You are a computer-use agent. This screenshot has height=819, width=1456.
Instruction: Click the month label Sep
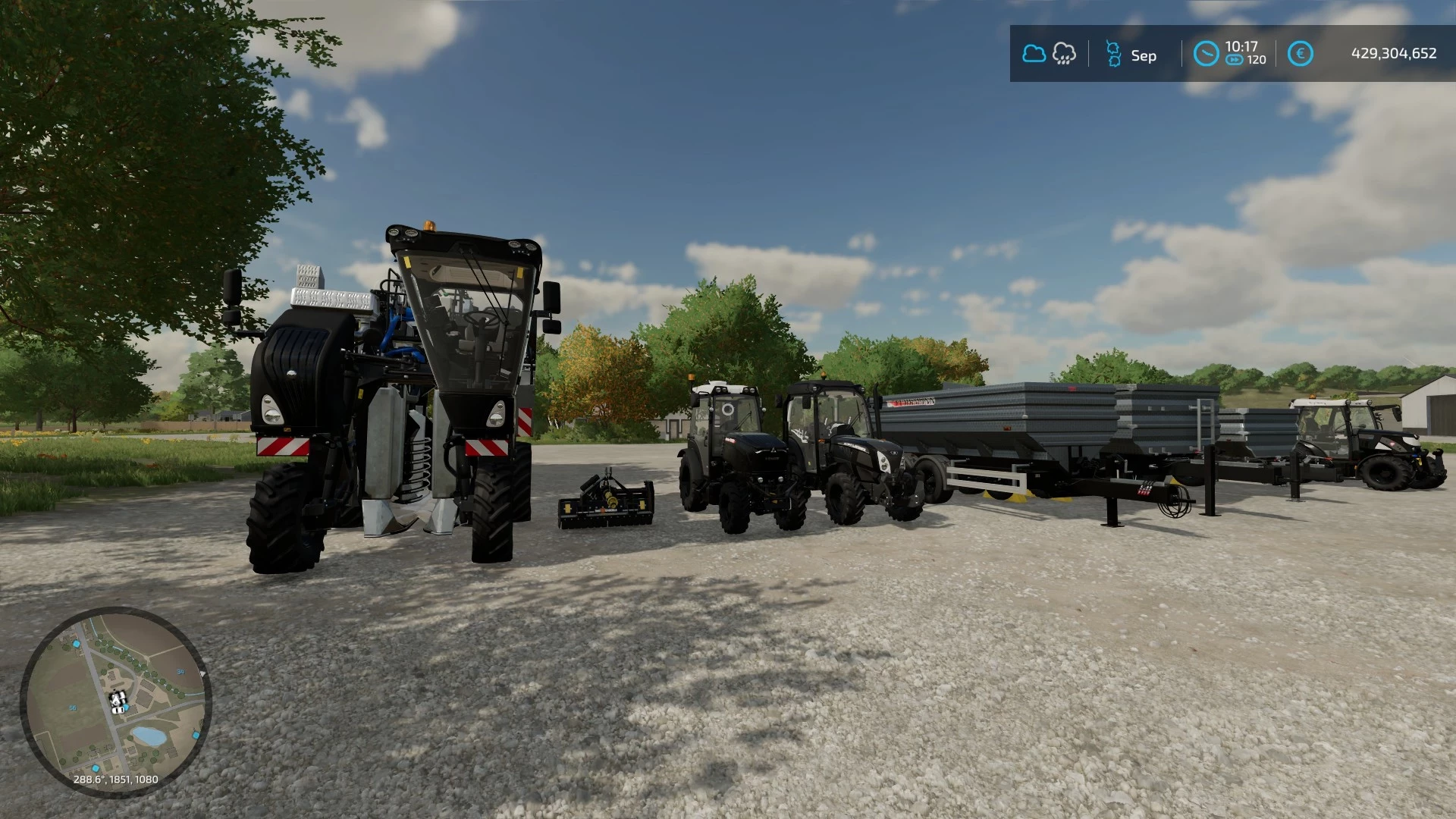click(x=1144, y=55)
